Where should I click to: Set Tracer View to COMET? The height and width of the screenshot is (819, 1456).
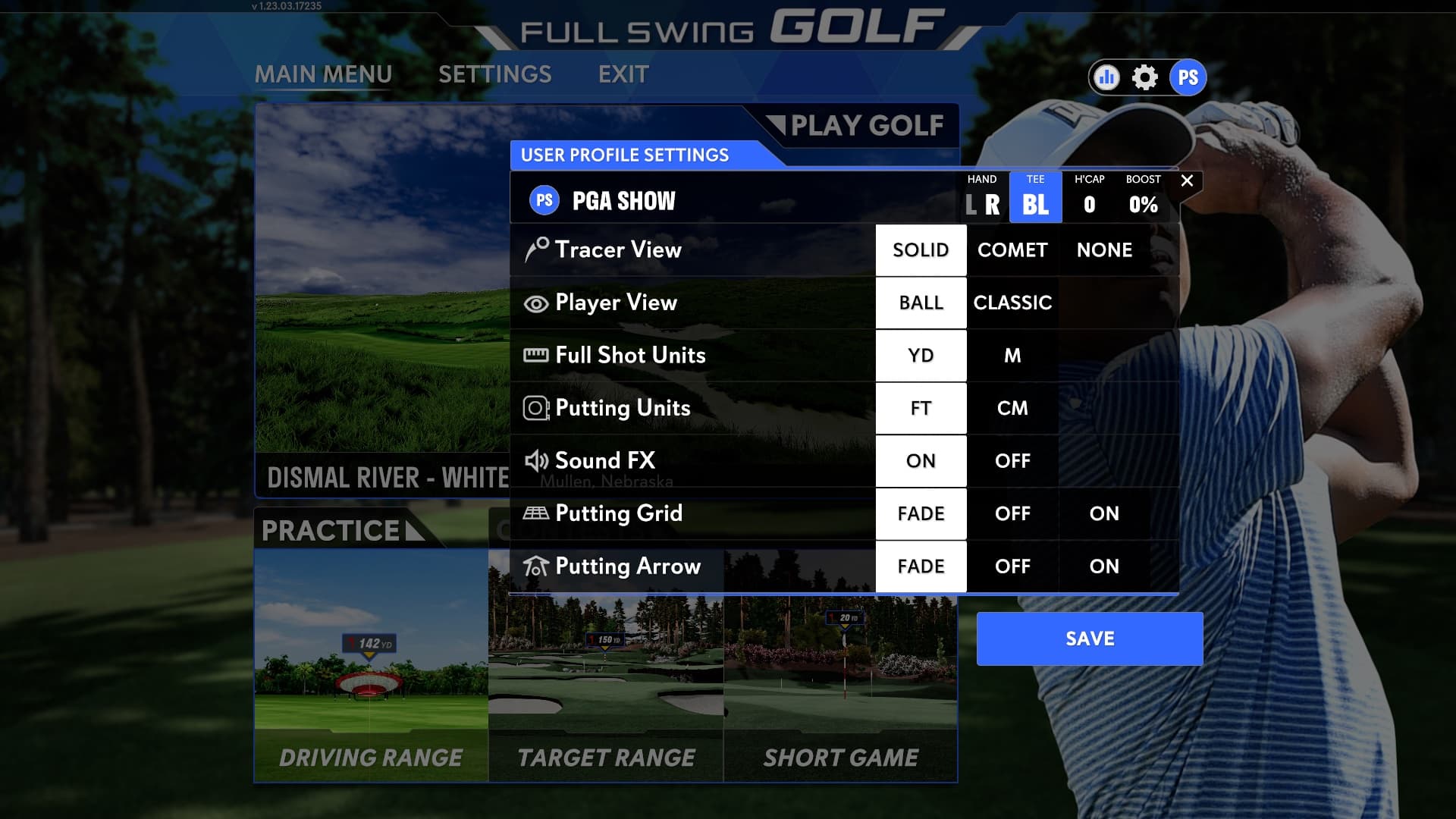pos(1012,249)
